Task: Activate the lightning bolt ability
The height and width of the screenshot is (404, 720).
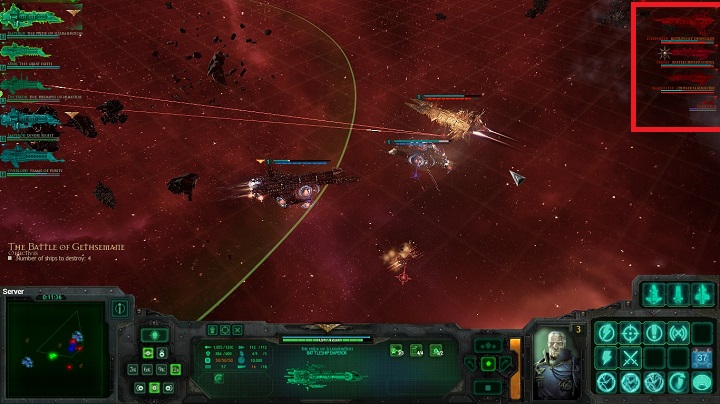Action: point(606,358)
